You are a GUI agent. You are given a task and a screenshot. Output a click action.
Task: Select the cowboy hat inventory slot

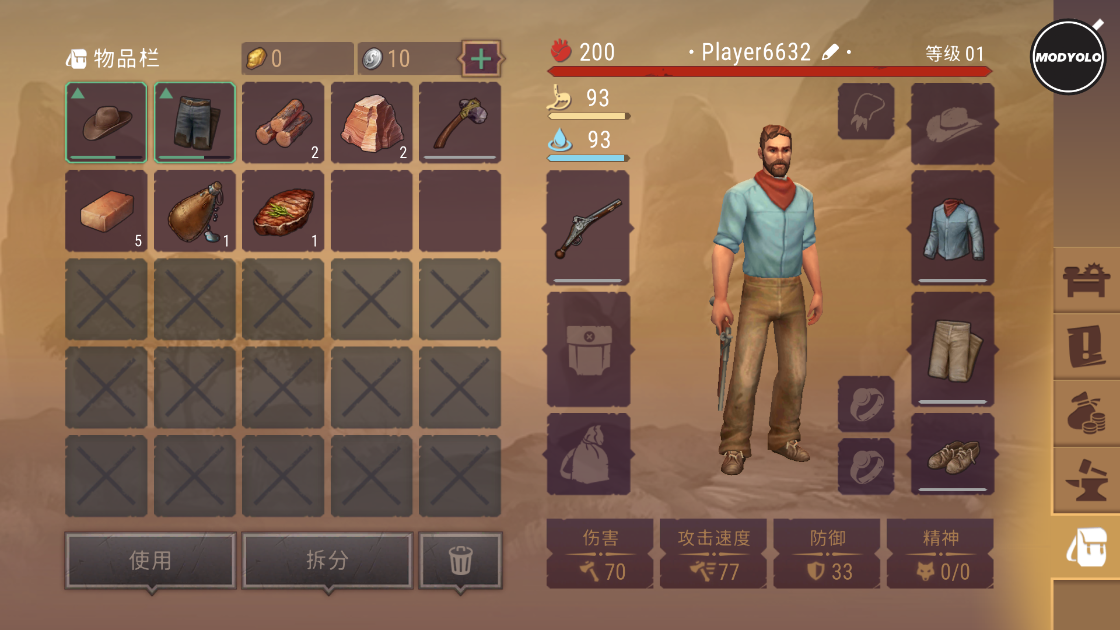tap(106, 122)
